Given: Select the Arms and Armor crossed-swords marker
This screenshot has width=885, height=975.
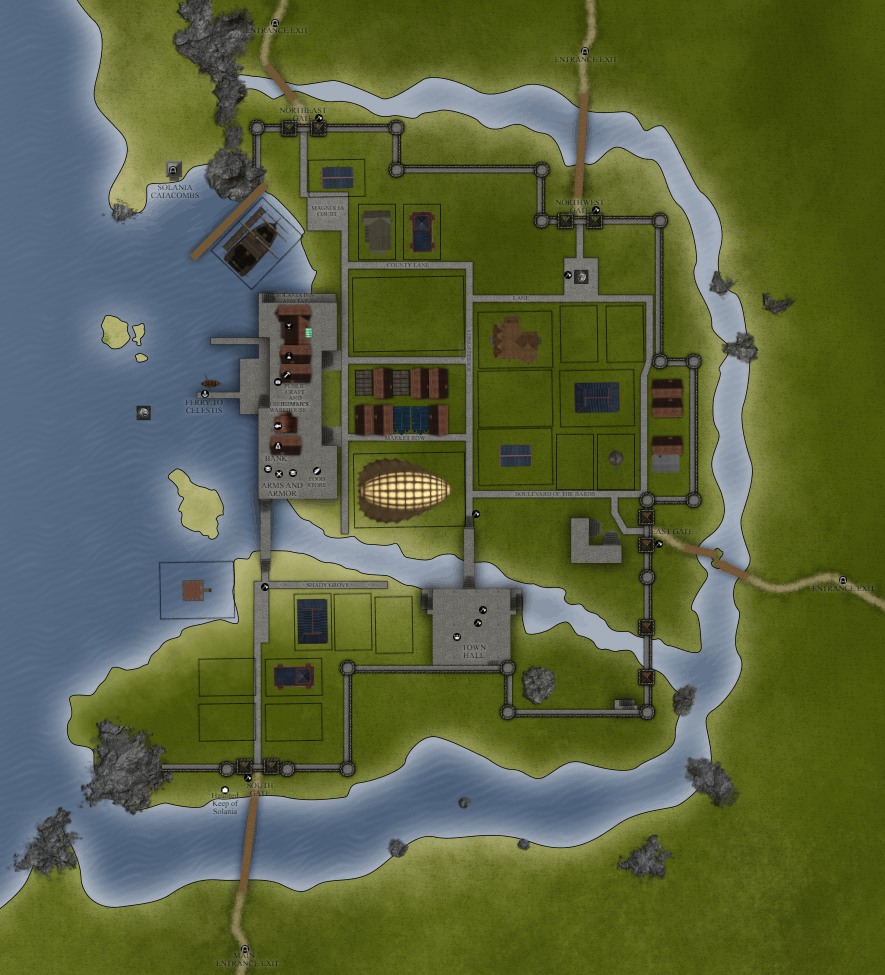Looking at the screenshot, I should point(279,474).
